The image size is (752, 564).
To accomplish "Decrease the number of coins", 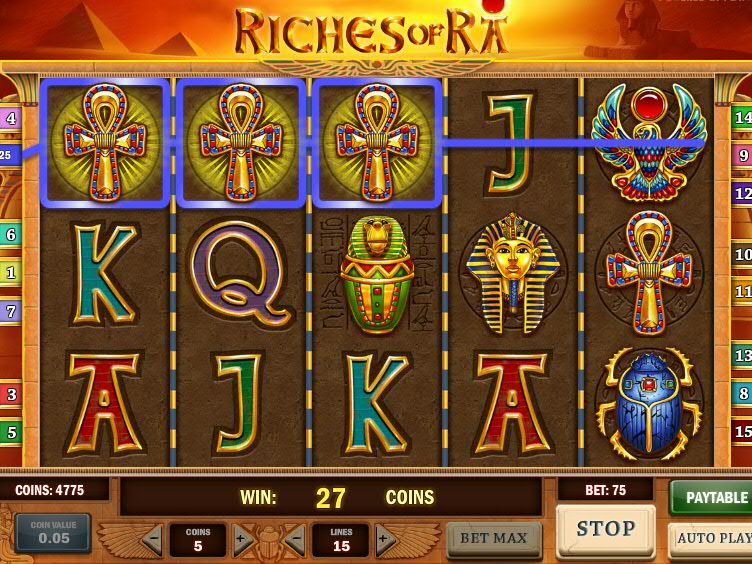I will pyautogui.click(x=151, y=540).
